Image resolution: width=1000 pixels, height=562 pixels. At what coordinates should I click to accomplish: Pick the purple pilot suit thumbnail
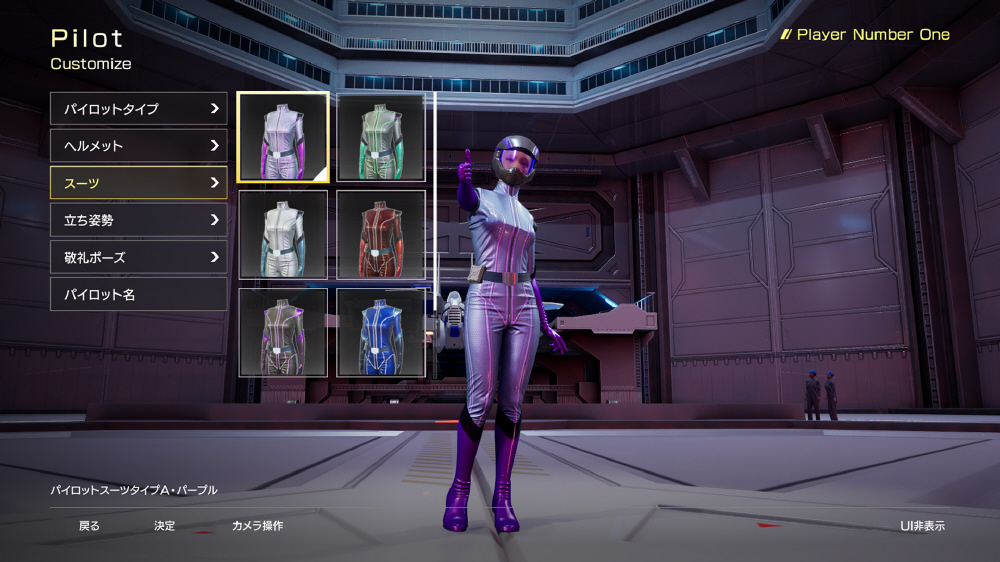coord(283,137)
